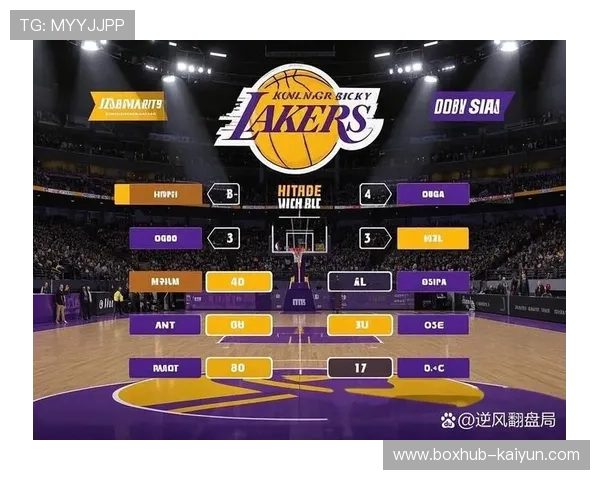Open the yellow banner at top left
600x480 pixels.
[127, 106]
